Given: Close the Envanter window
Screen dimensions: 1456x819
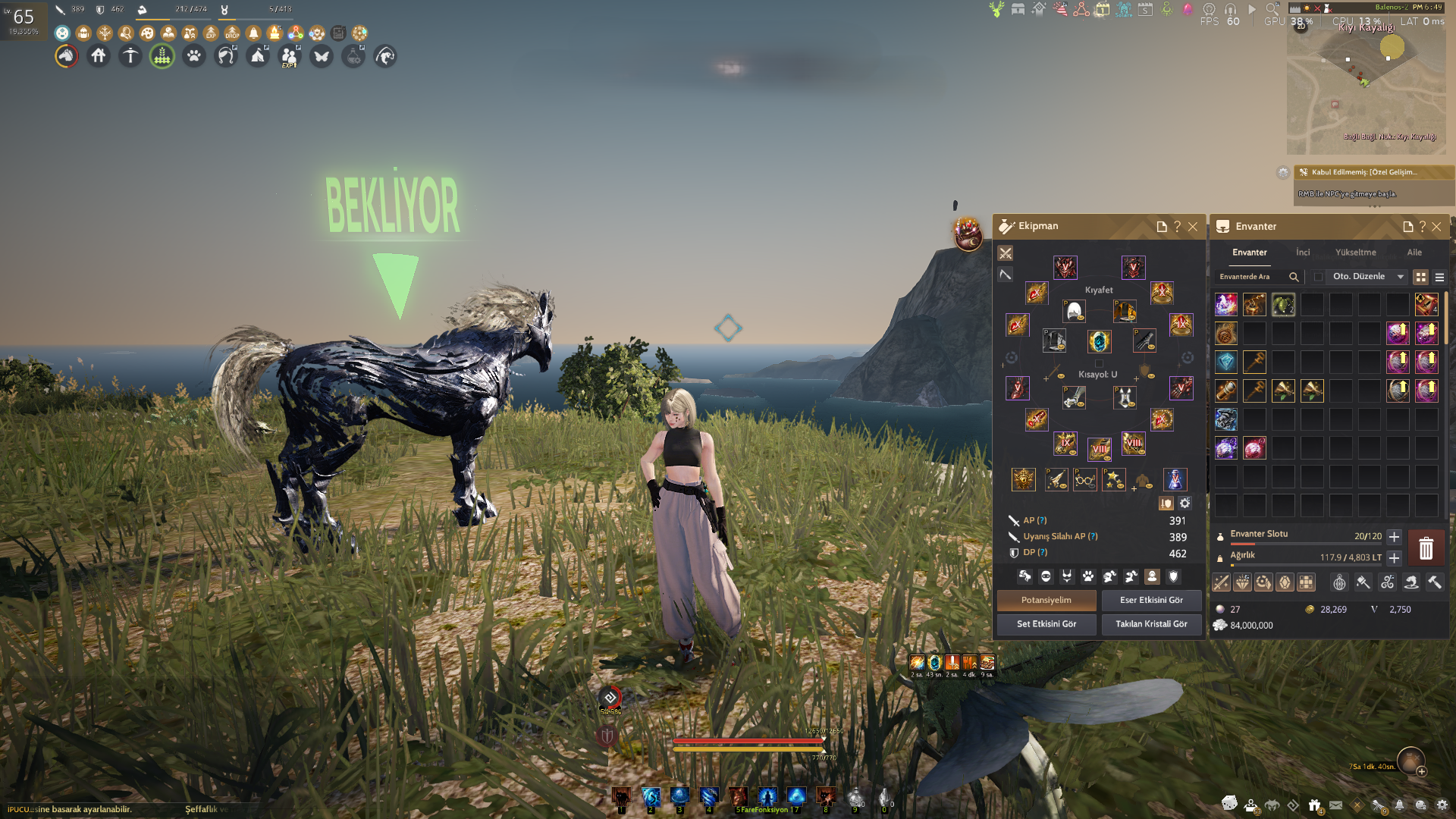Looking at the screenshot, I should pyautogui.click(x=1436, y=227).
